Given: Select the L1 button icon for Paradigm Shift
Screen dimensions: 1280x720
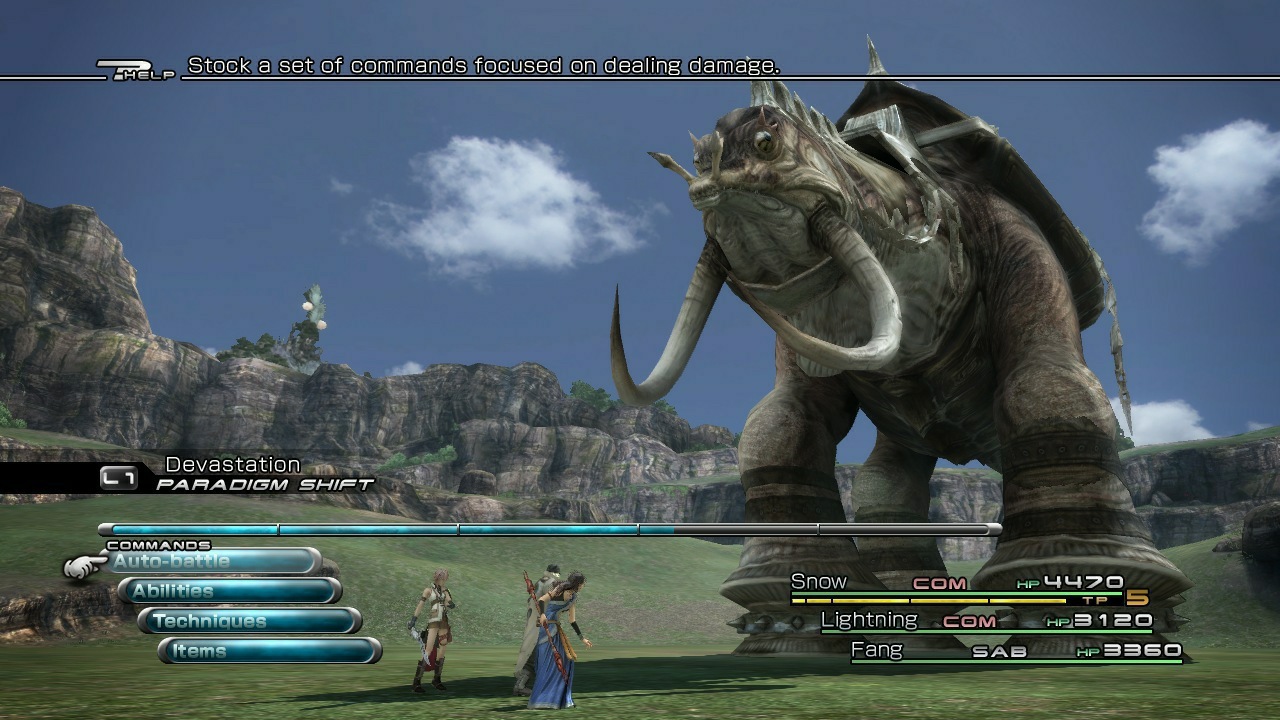Looking at the screenshot, I should click(x=118, y=479).
